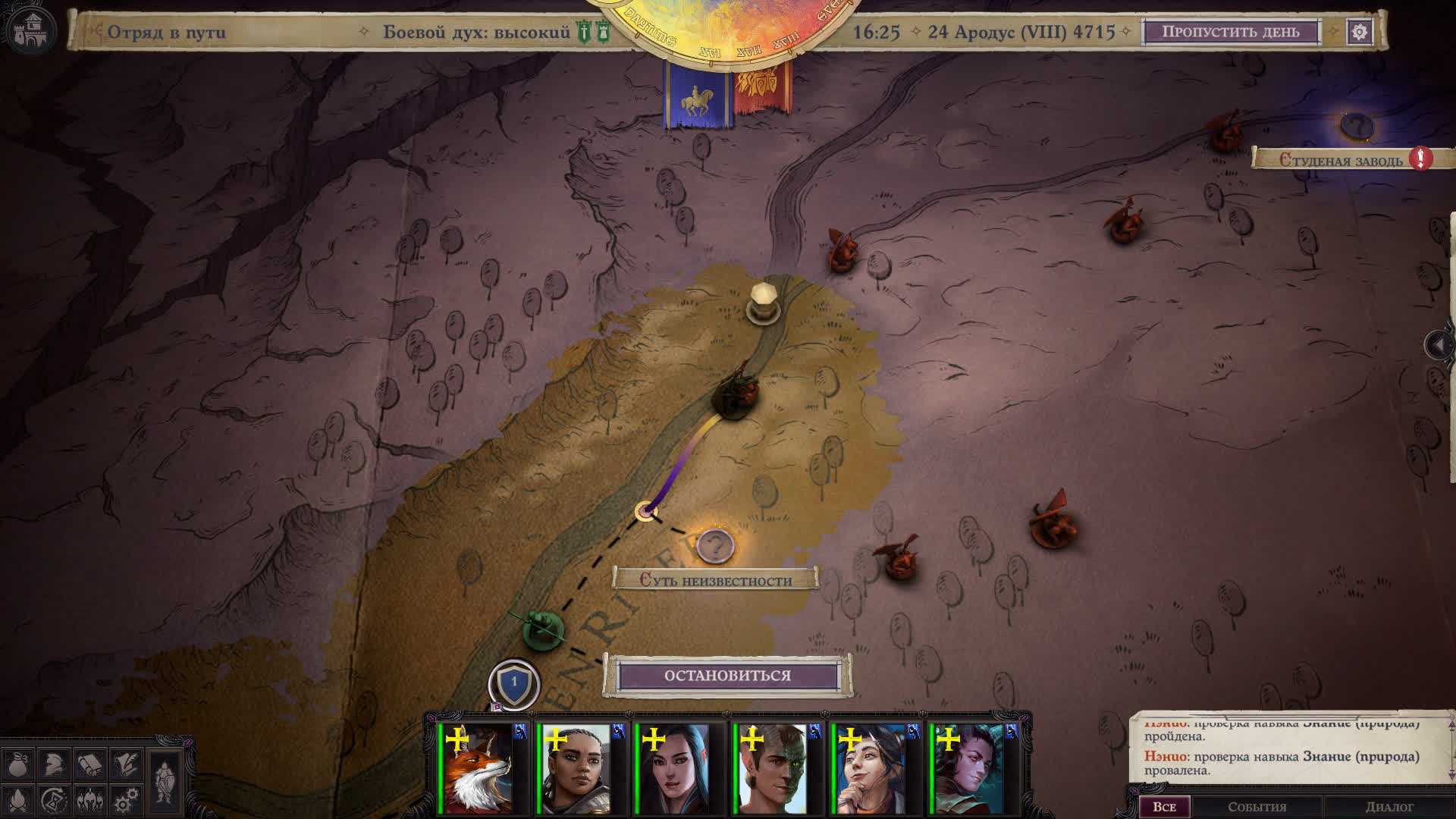The width and height of the screenshot is (1456, 819).
Task: Open the three-helmets group icon
Action: 90,800
